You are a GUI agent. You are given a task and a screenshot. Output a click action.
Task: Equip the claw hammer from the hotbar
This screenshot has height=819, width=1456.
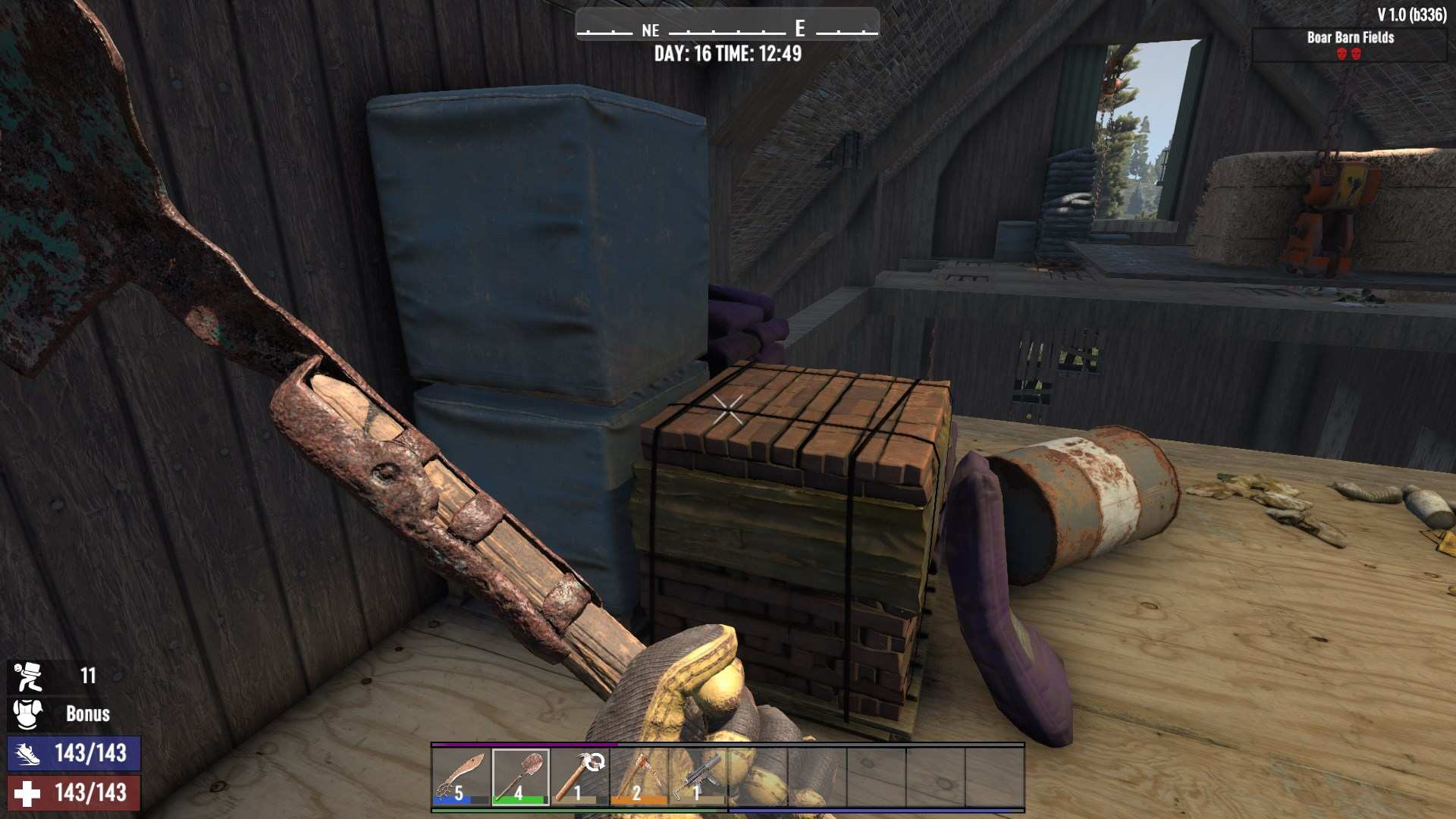click(579, 777)
